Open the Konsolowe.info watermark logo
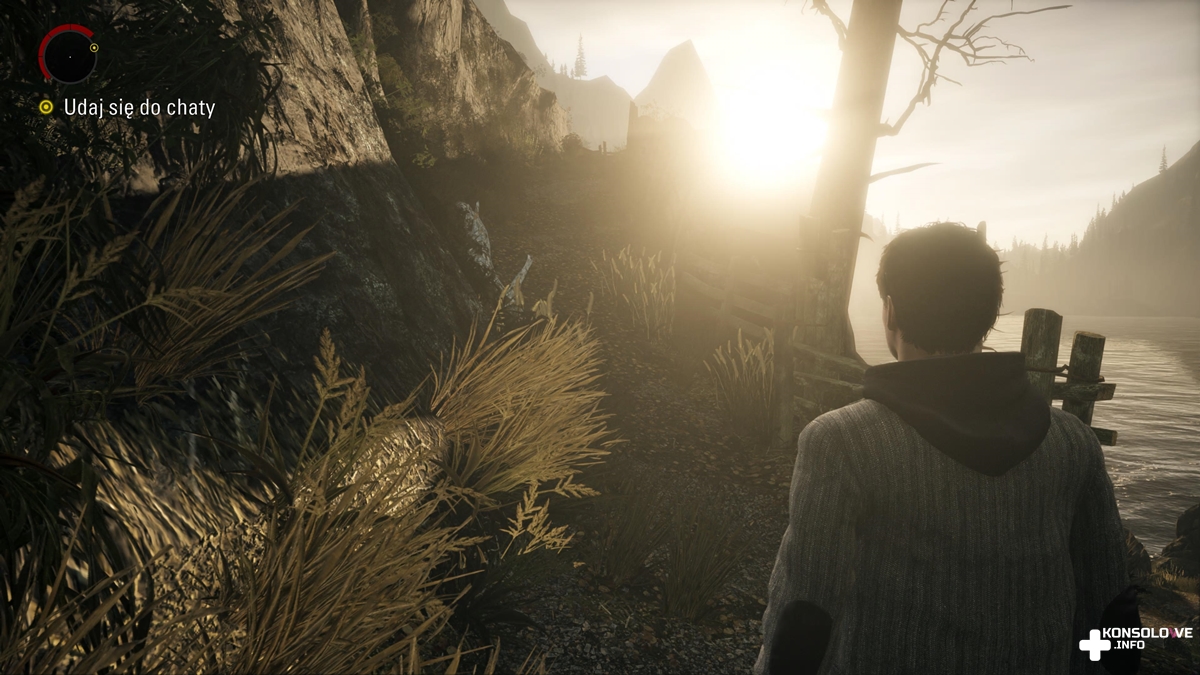 click(1135, 643)
